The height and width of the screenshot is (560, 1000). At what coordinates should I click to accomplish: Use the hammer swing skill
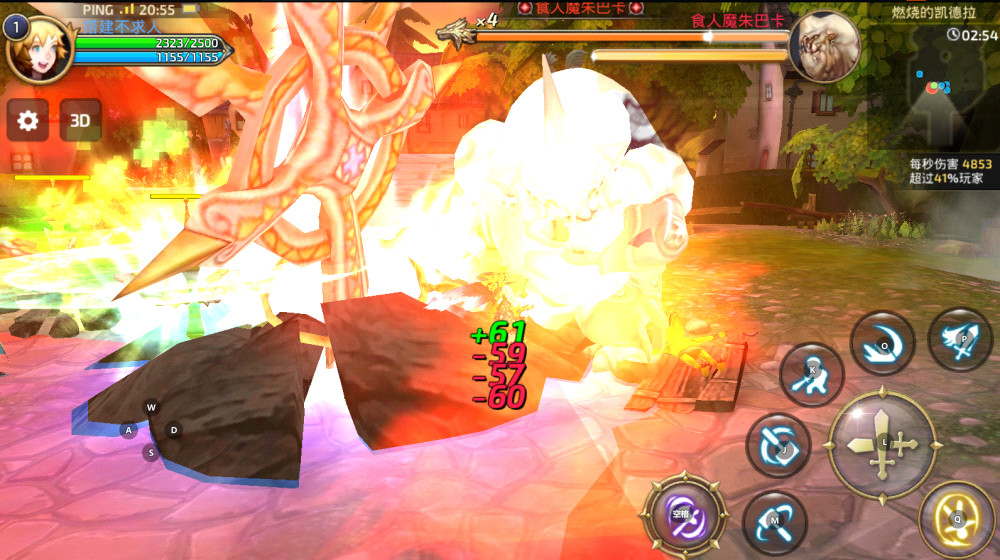point(775,523)
